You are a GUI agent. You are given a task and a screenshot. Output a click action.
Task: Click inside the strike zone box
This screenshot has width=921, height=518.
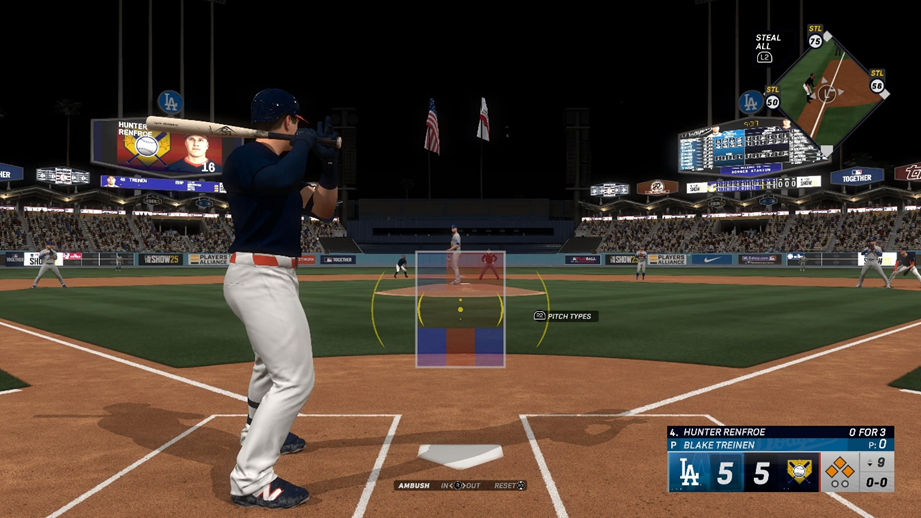coord(460,309)
